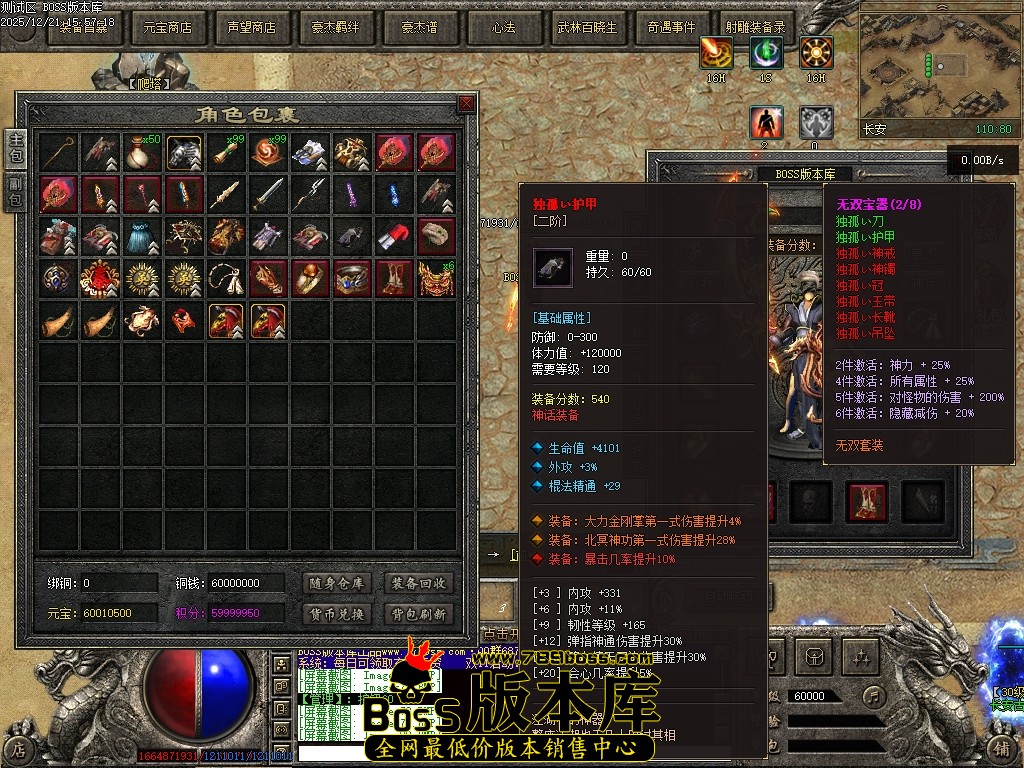Screen dimensions: 1024x768
Task: Select the gold-framed armored glove item
Action: click(x=185, y=152)
